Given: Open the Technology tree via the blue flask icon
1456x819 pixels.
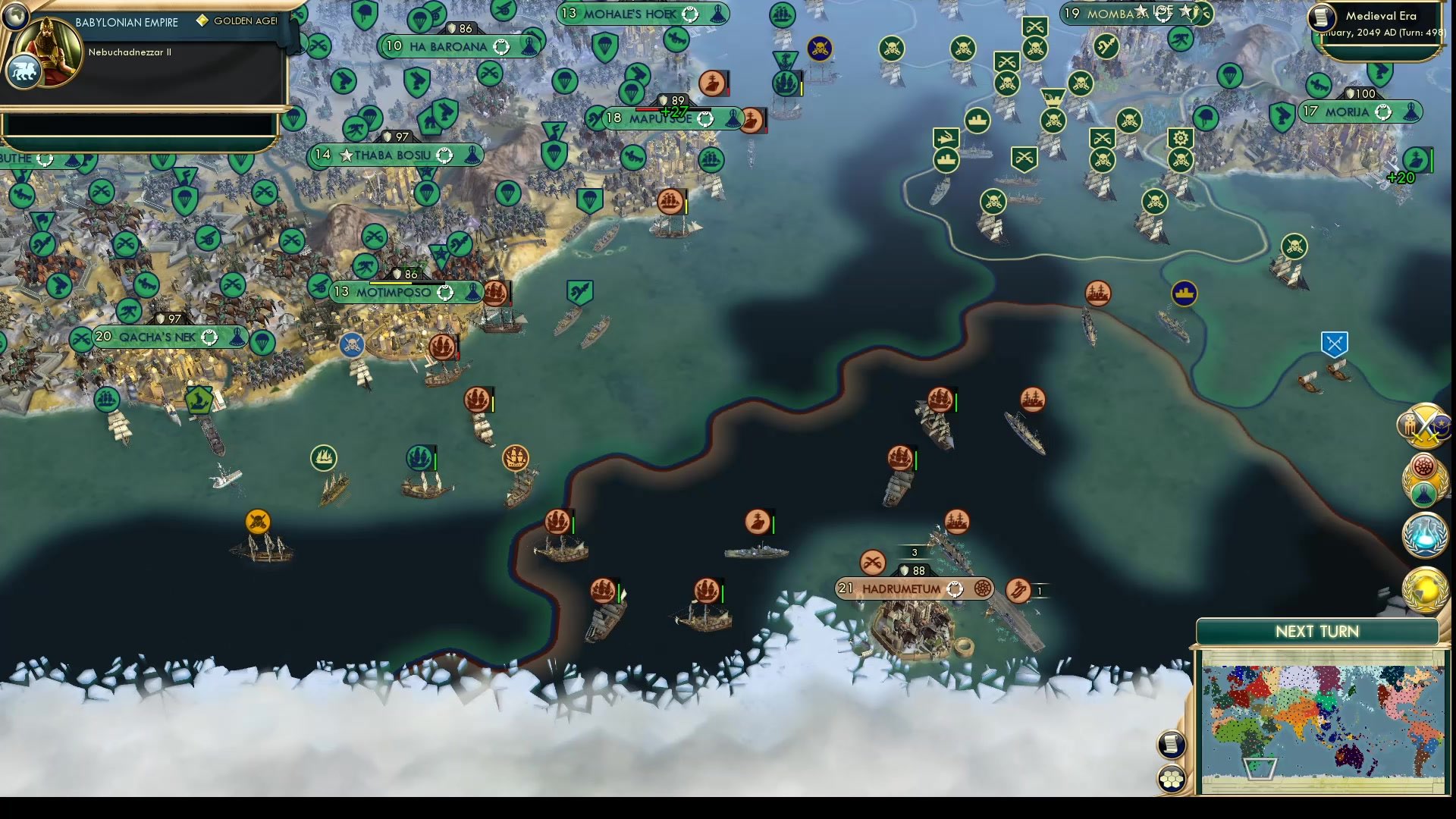Looking at the screenshot, I should point(1424,535).
